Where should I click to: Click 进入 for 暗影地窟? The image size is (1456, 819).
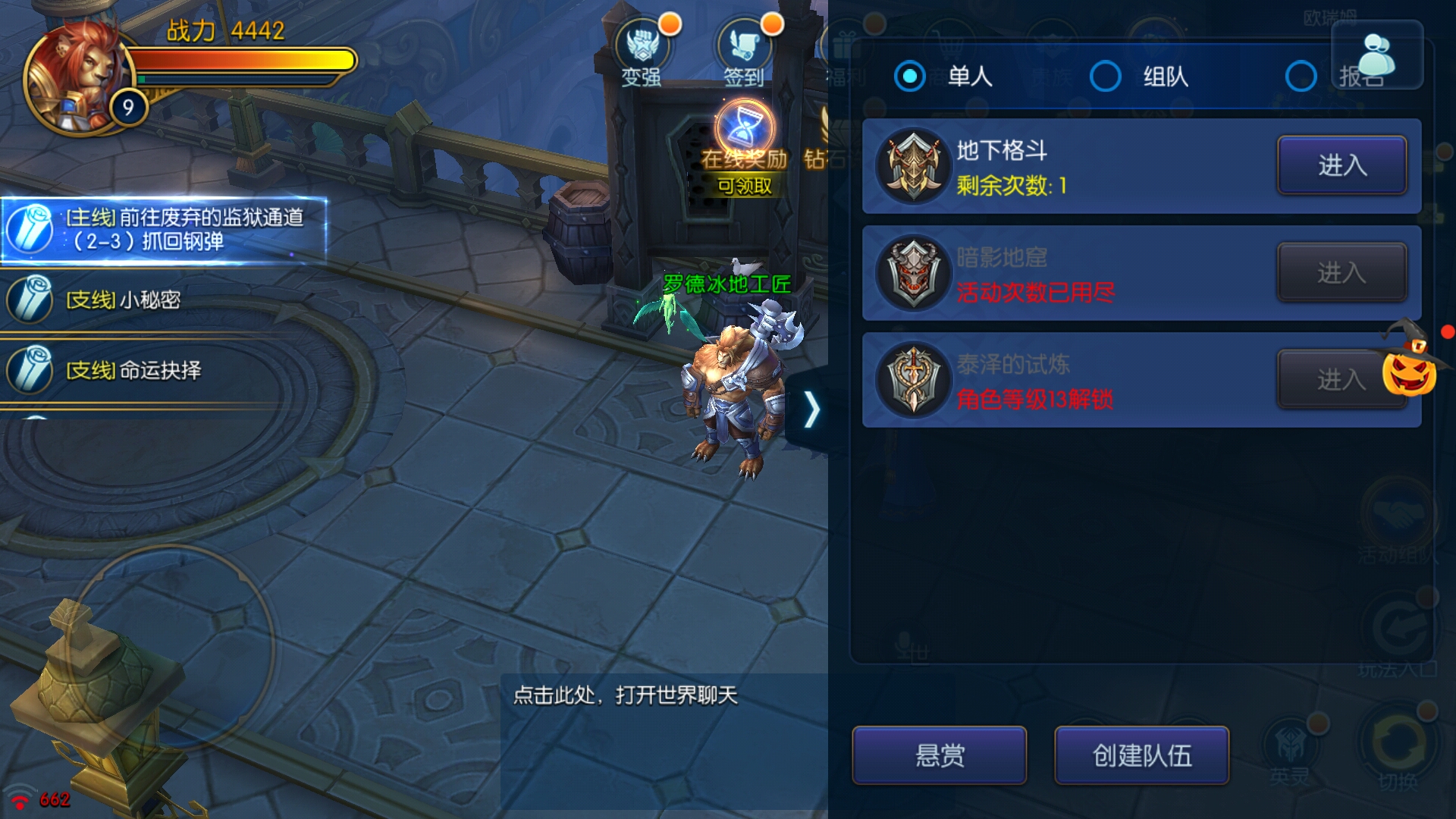1341,272
